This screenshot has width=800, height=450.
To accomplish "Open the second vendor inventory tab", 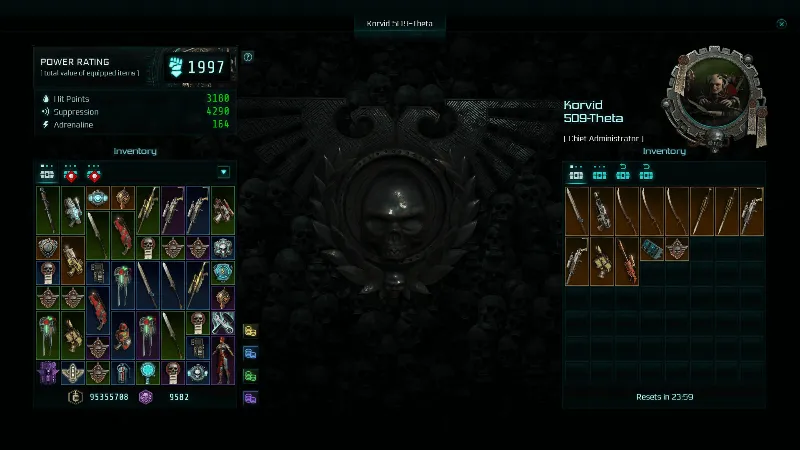I will tap(599, 172).
